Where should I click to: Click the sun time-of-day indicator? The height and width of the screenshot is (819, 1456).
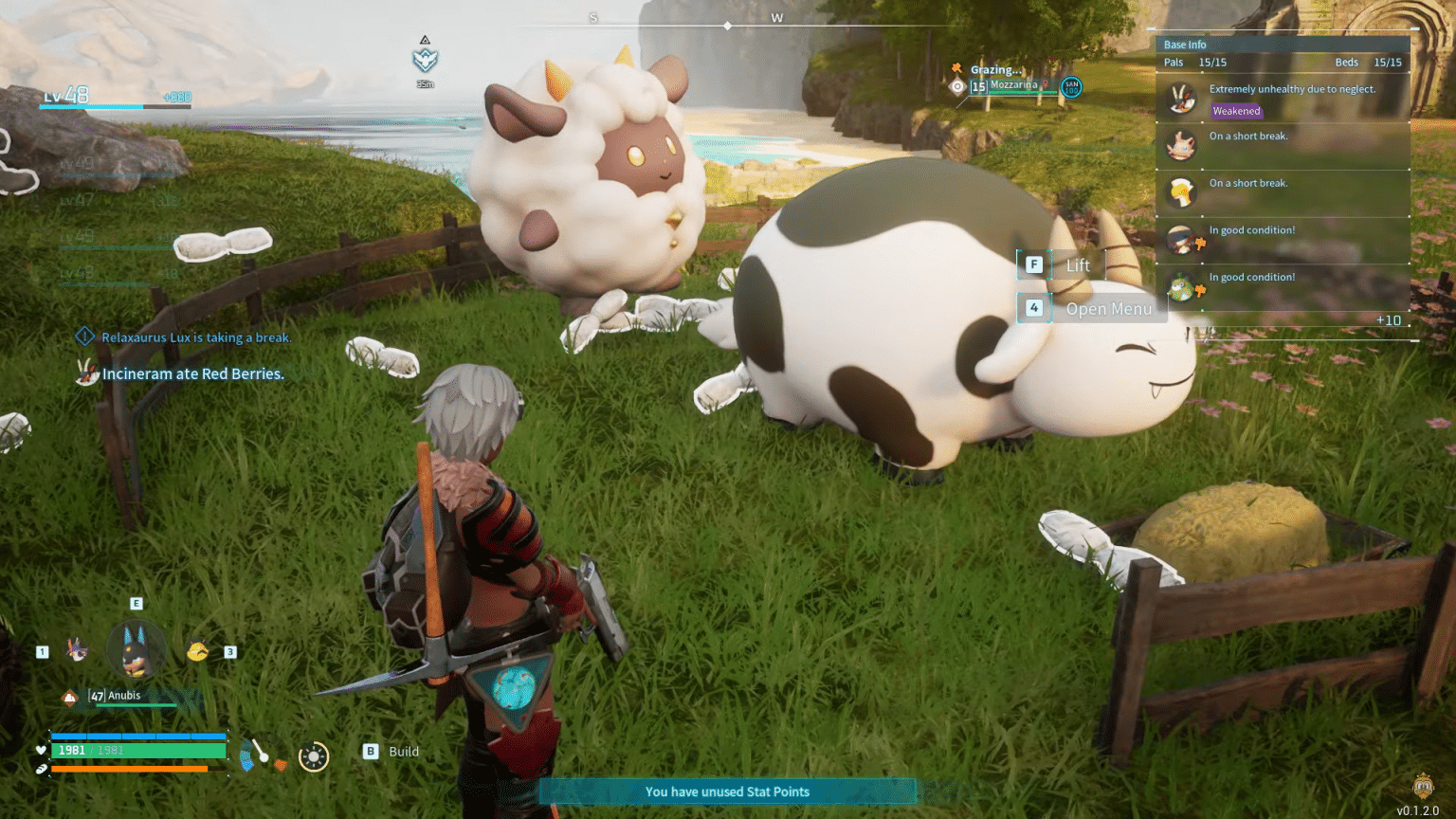(313, 756)
